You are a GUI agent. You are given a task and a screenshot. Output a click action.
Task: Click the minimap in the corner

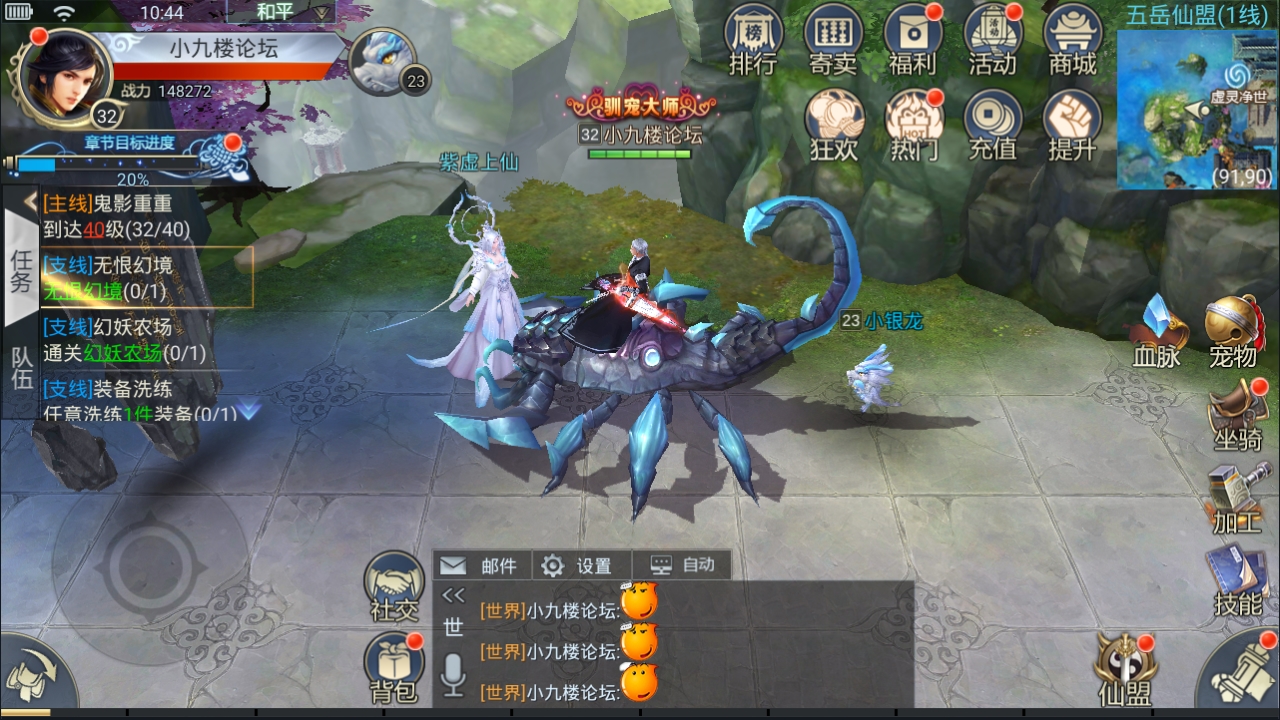1197,109
